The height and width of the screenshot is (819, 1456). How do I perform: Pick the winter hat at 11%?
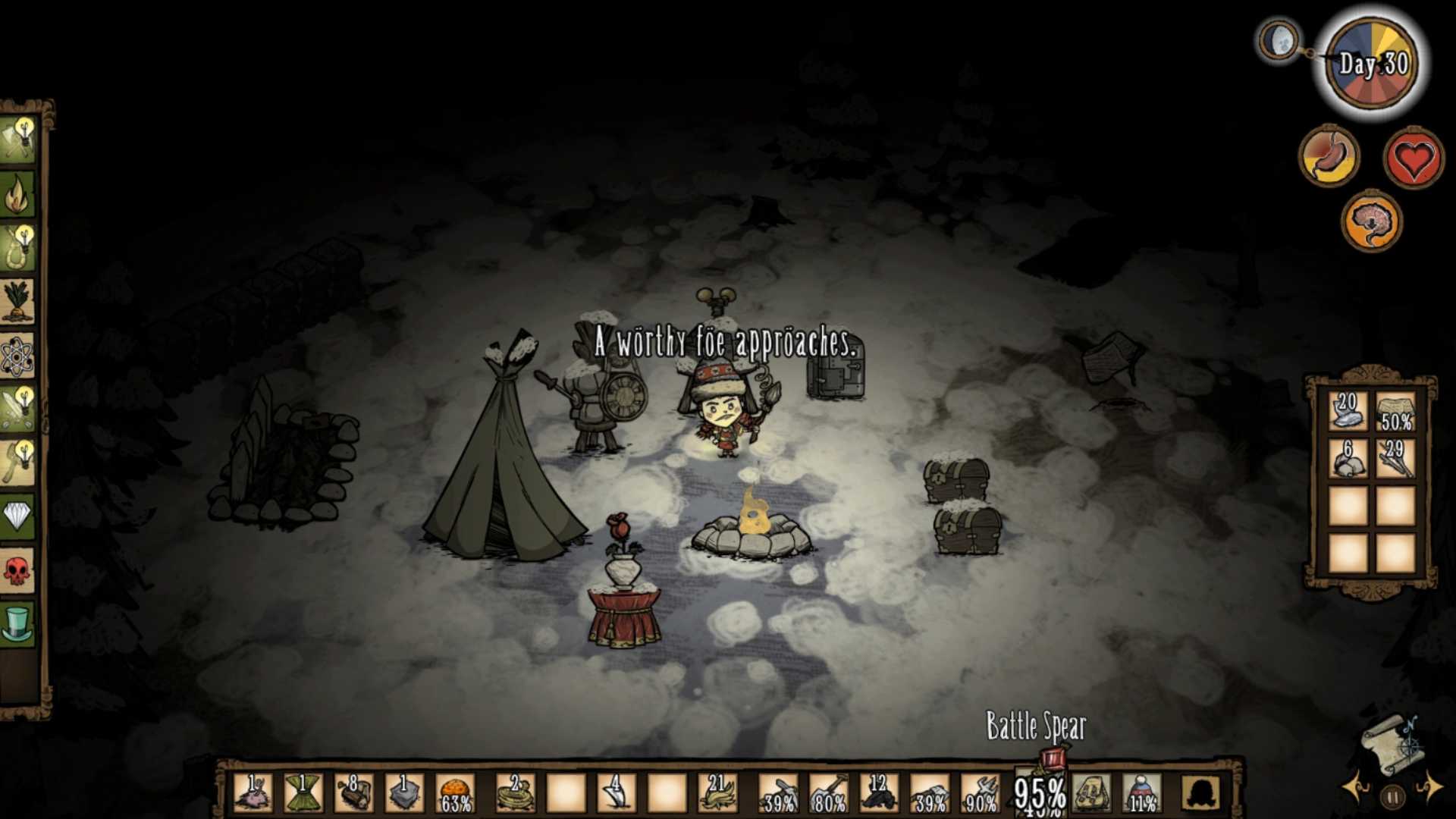(1141, 793)
